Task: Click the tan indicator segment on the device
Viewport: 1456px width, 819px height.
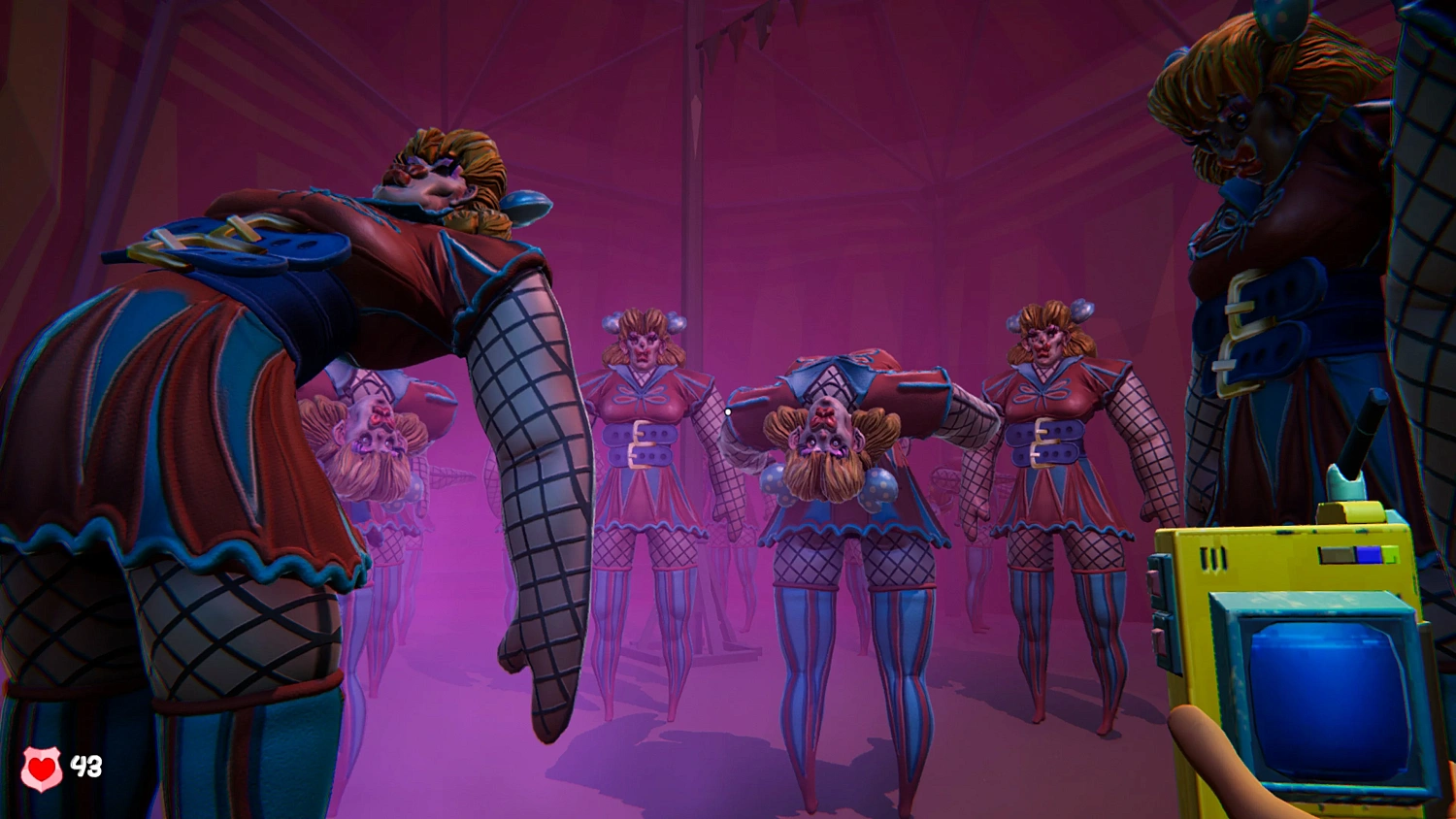Action: pyautogui.click(x=1334, y=554)
